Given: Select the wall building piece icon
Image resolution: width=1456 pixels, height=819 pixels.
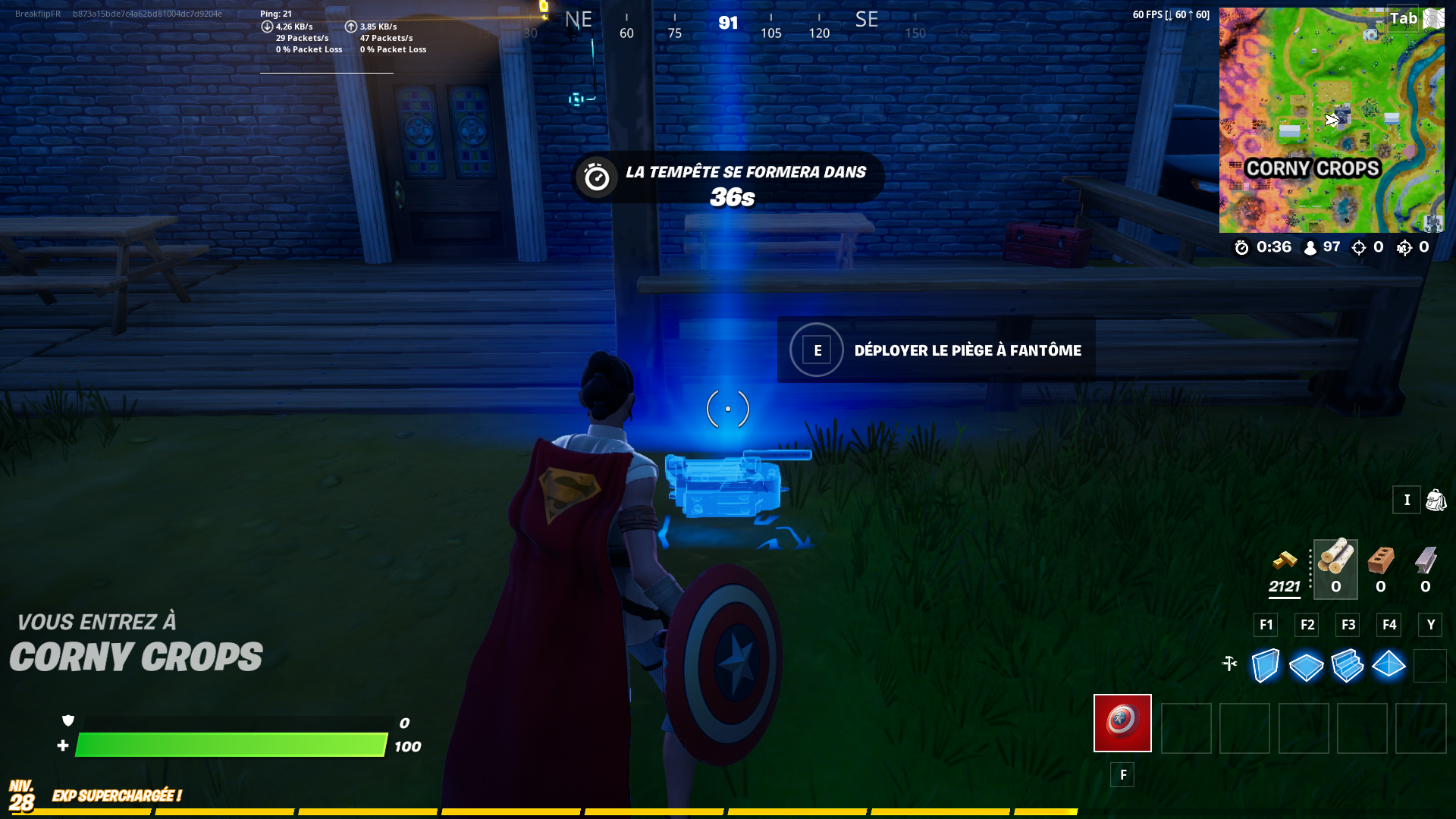Looking at the screenshot, I should (1265, 666).
